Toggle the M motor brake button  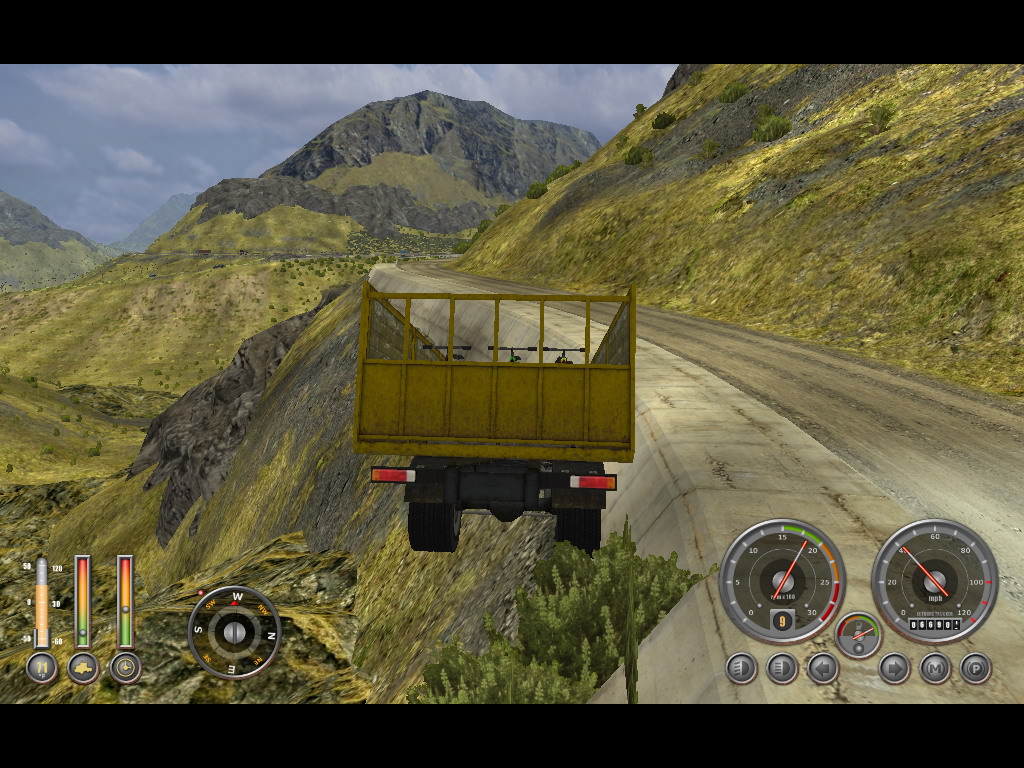click(935, 667)
